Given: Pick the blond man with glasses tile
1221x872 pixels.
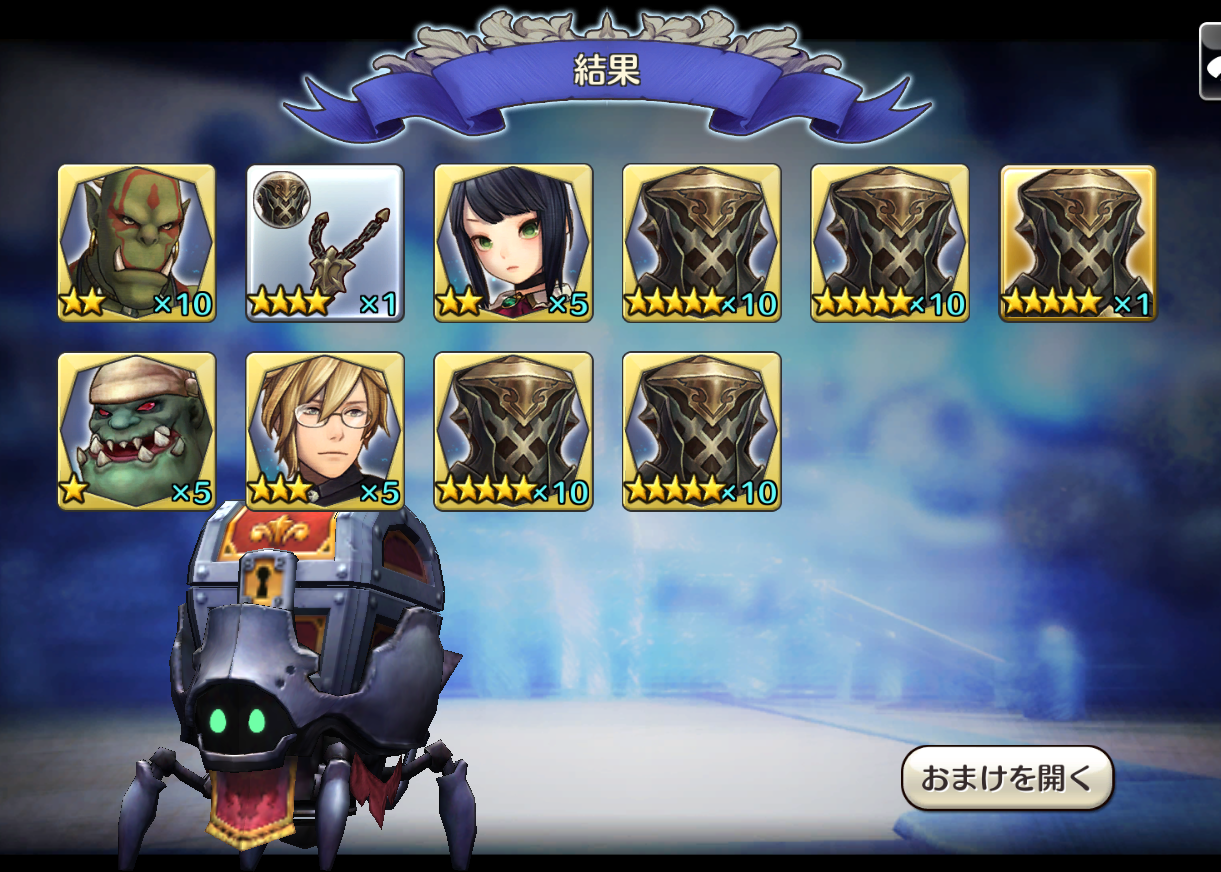Looking at the screenshot, I should 325,431.
